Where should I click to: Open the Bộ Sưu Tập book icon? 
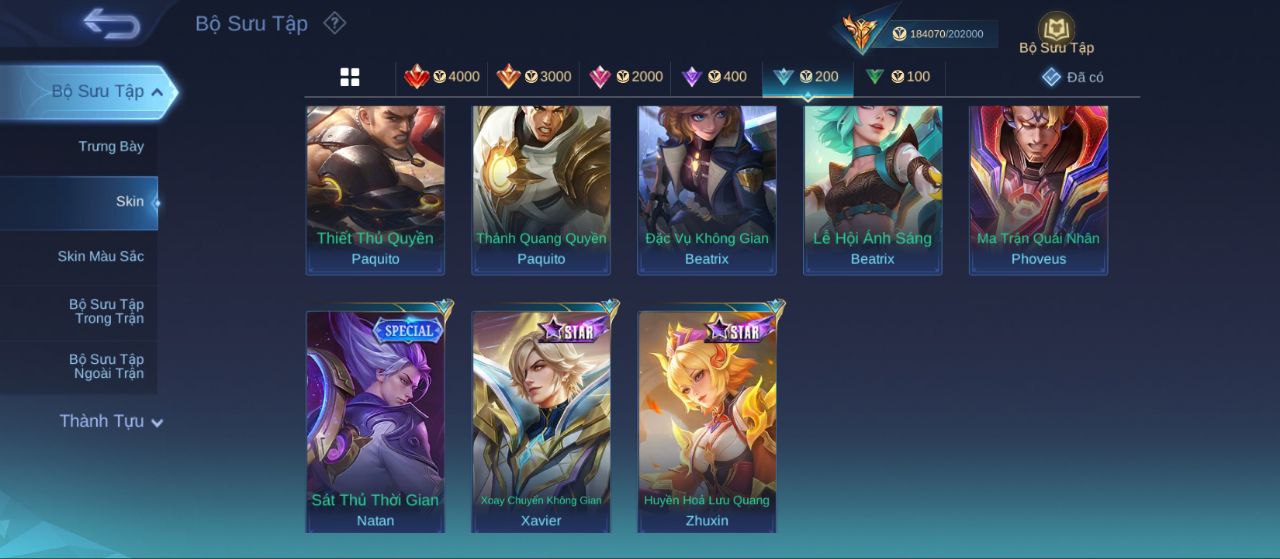1056,32
